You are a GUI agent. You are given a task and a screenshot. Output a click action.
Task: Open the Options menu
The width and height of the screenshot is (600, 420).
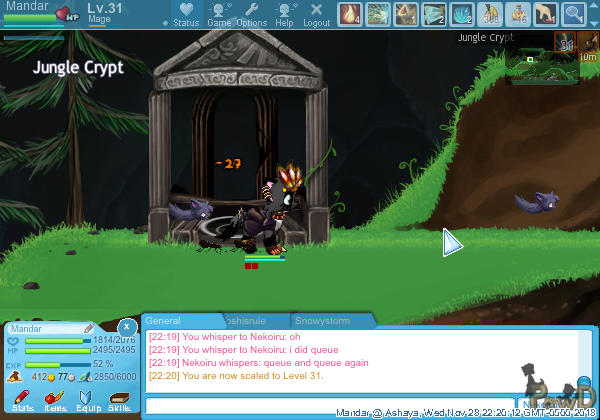click(252, 14)
